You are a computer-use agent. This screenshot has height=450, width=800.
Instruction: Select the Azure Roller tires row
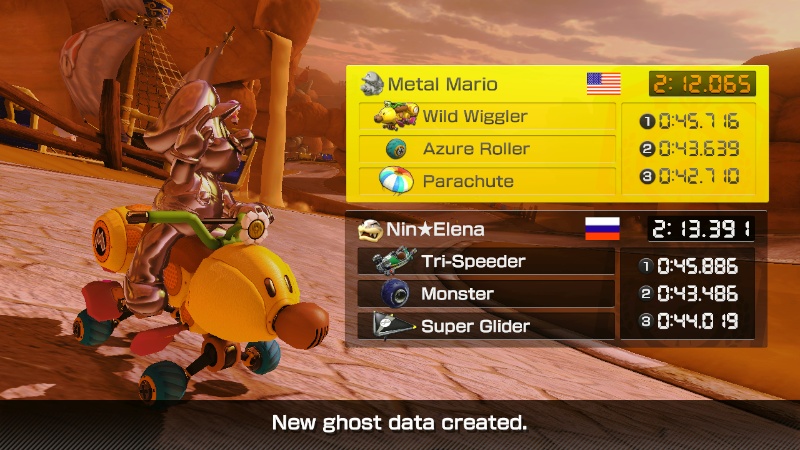coord(487,149)
